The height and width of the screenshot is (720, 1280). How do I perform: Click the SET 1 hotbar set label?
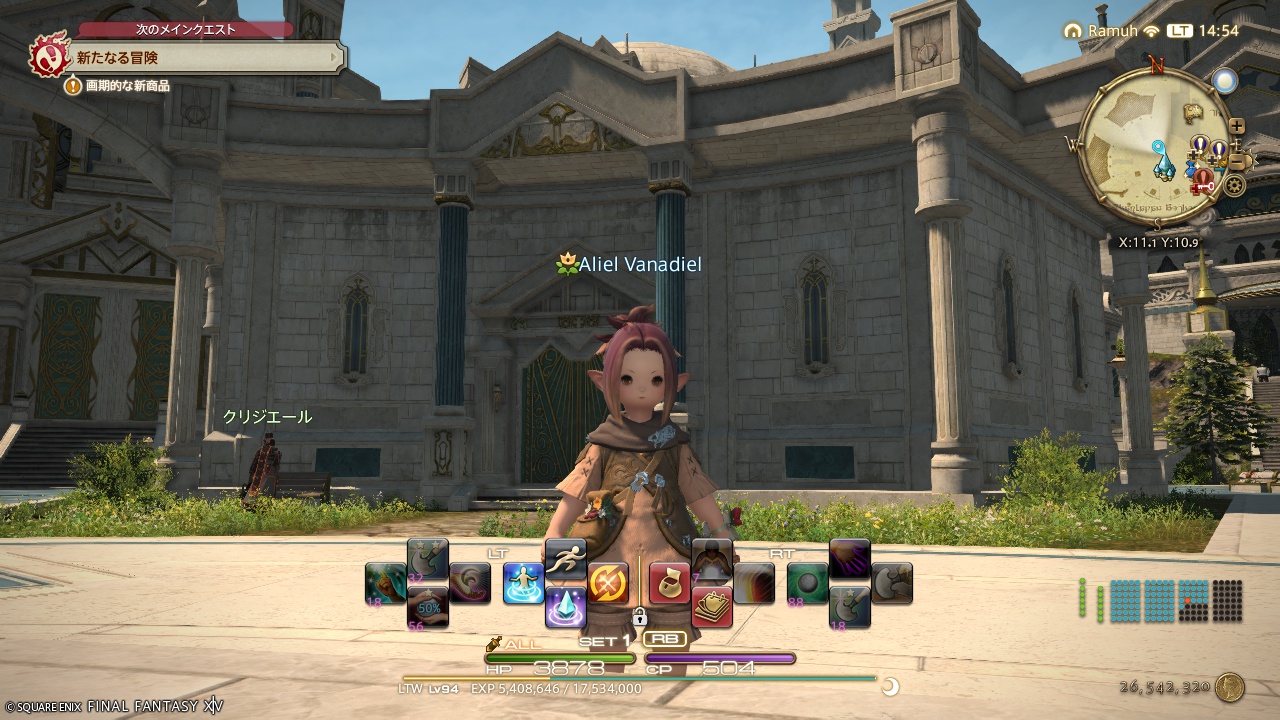[604, 640]
